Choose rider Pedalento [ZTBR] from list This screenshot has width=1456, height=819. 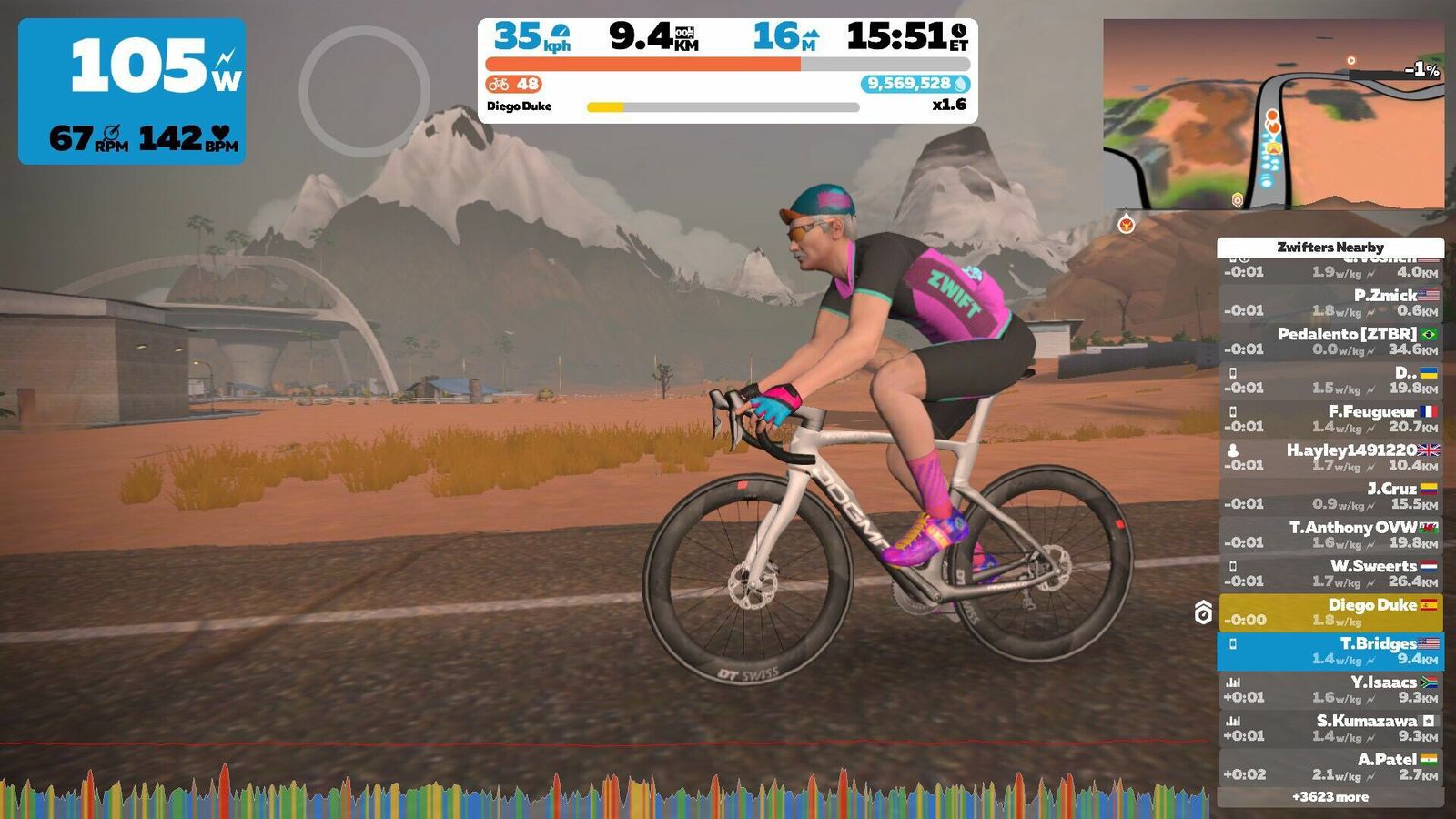coord(1330,341)
